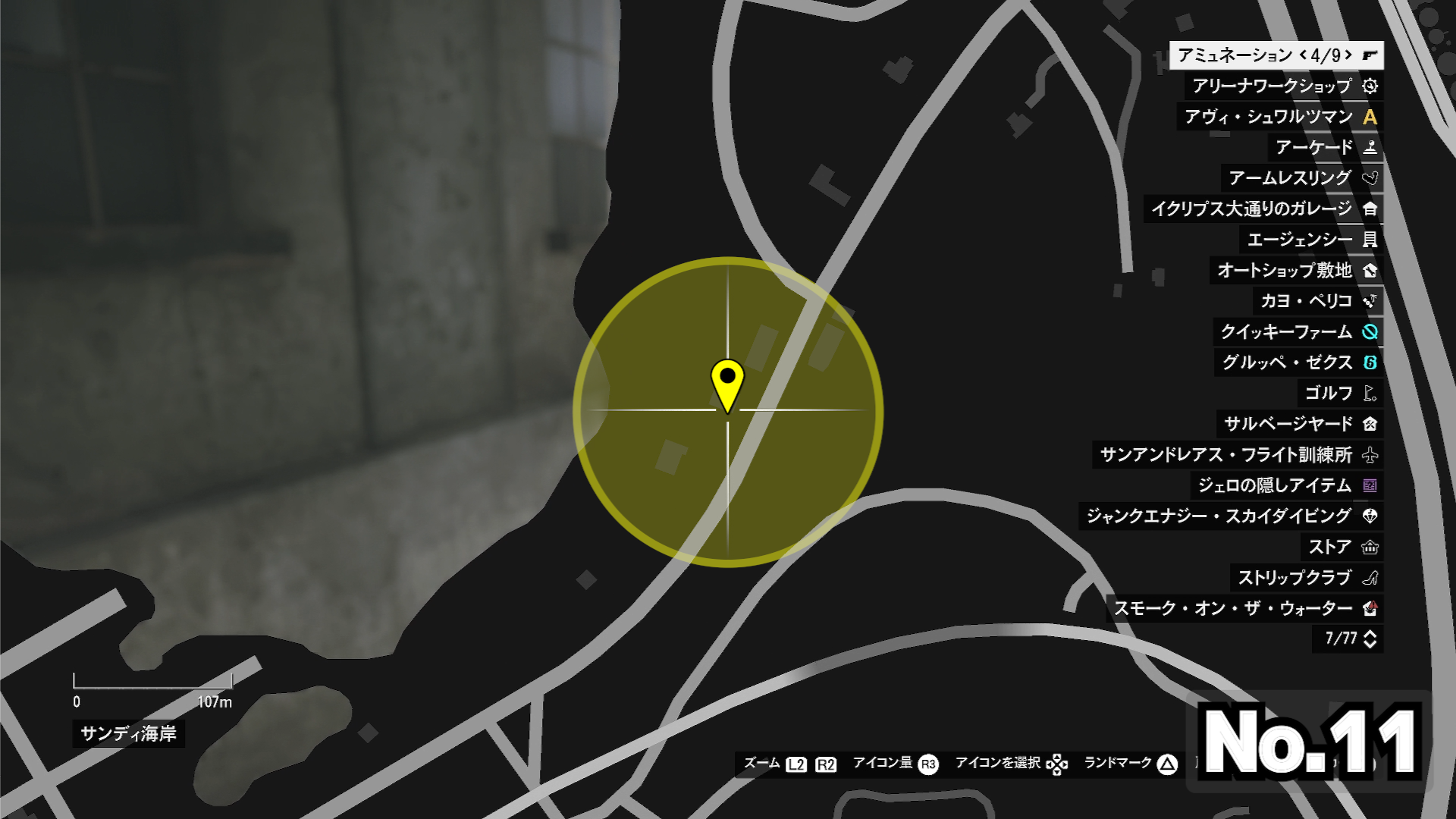Choose サンアンドレアス・フライト訓練所 entry

(x=1238, y=455)
